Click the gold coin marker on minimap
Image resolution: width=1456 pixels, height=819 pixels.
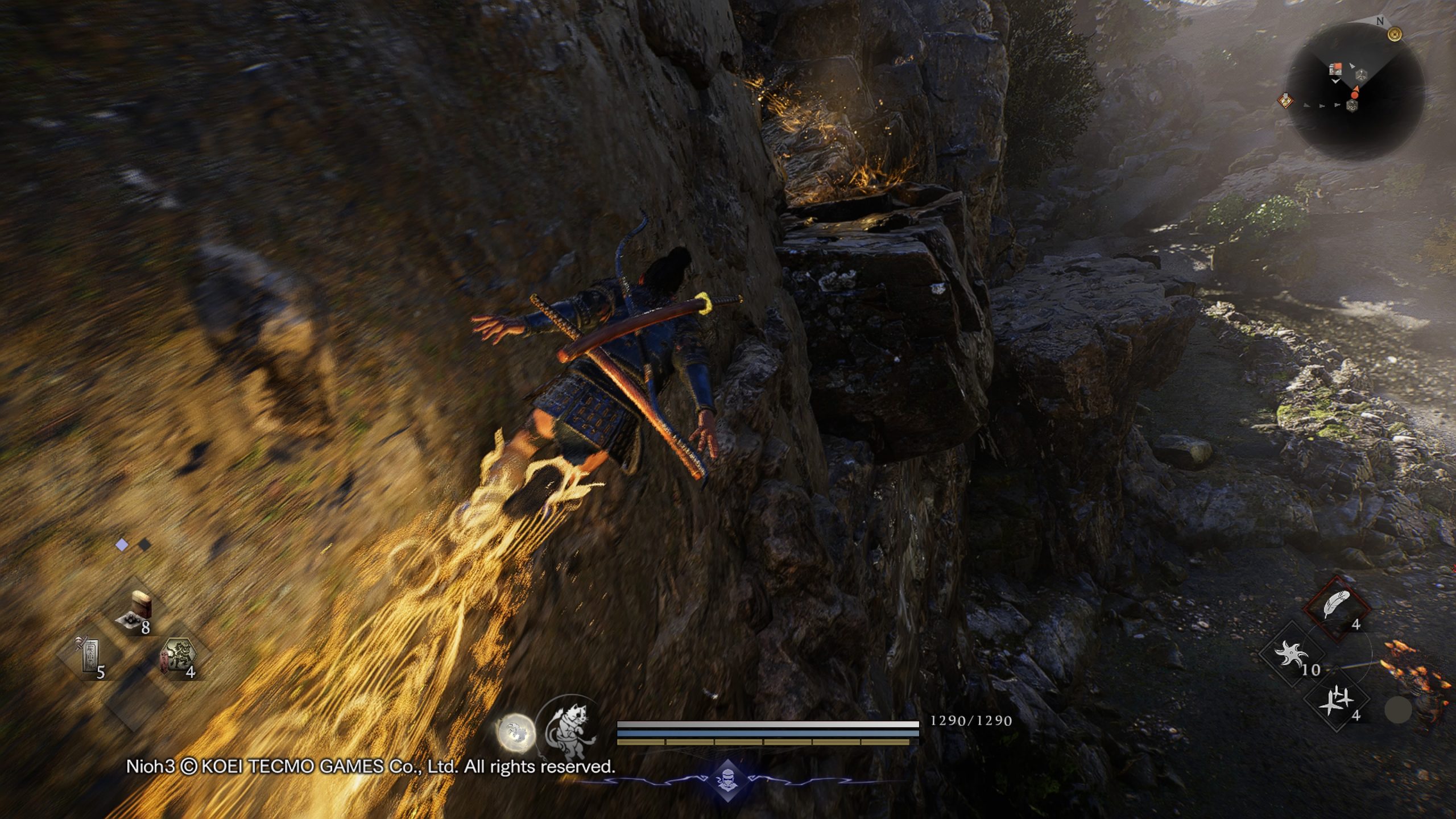click(1395, 35)
